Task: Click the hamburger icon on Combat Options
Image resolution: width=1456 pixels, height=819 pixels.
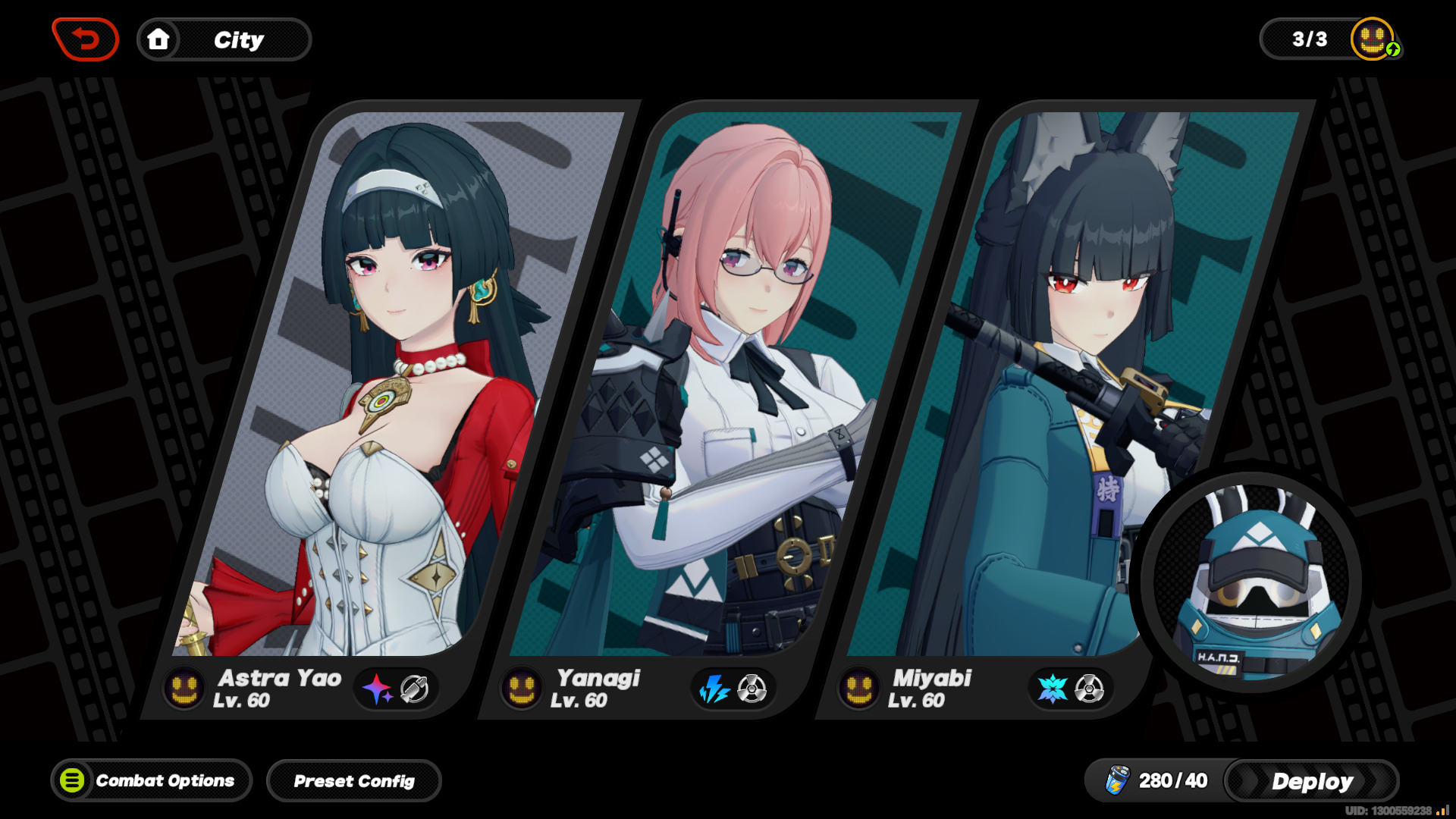Action: click(x=74, y=780)
